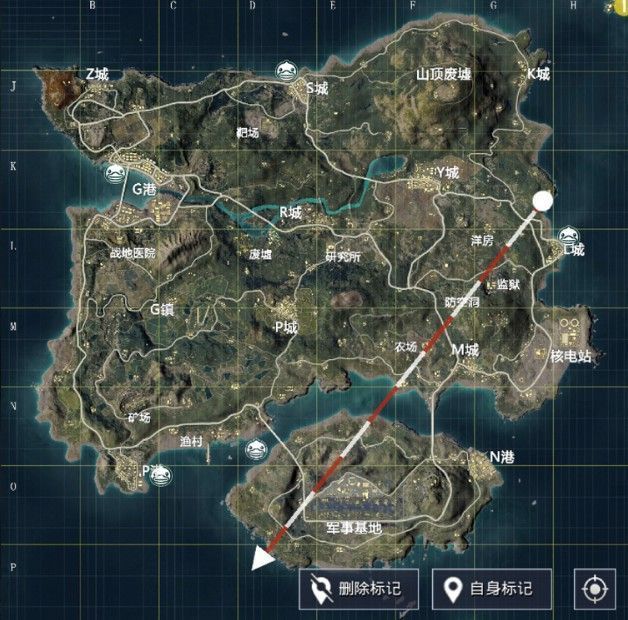The width and height of the screenshot is (628, 620).
Task: Click the boat marker at G港
Action: 116,172
